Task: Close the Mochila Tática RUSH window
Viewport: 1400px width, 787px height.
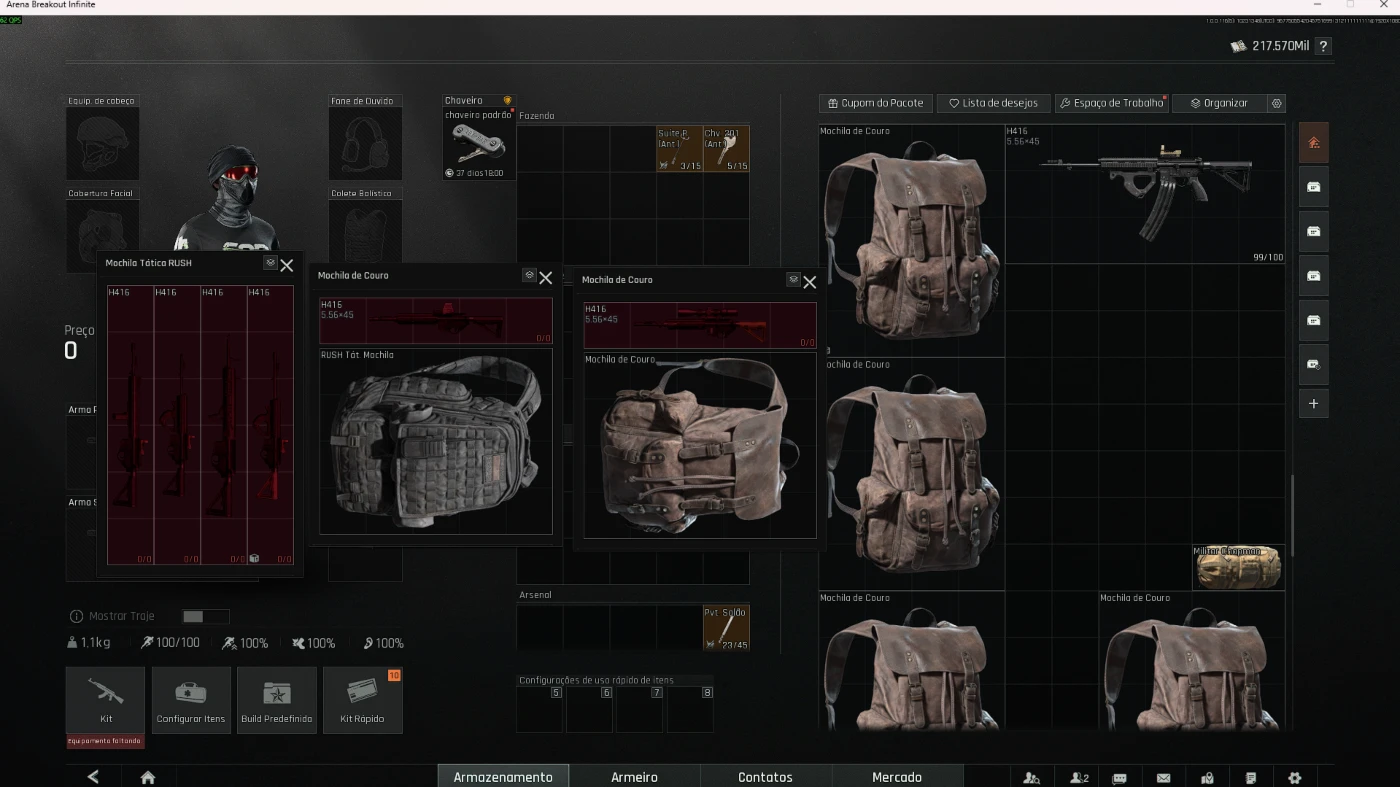Action: [287, 265]
